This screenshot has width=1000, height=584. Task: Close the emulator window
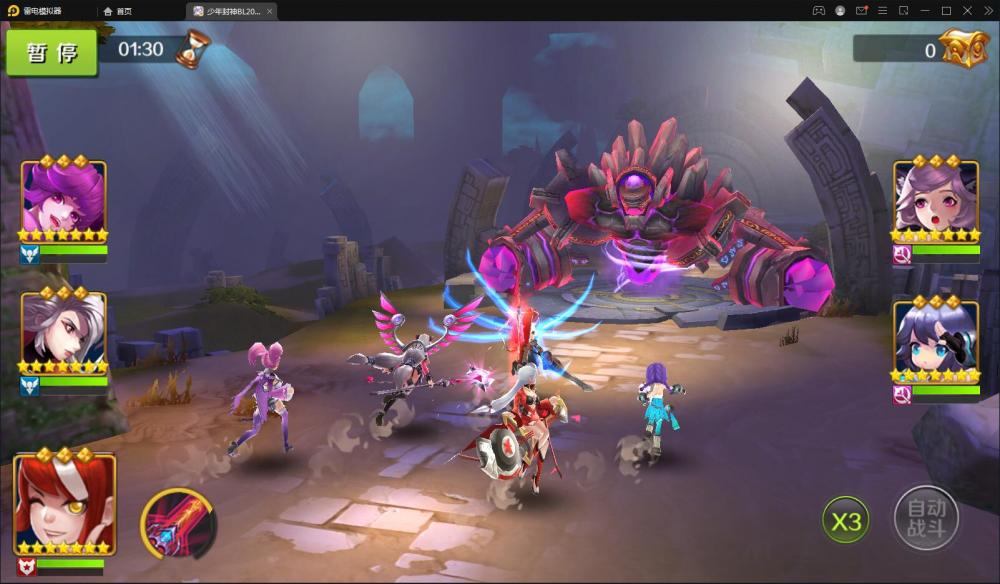[x=985, y=10]
